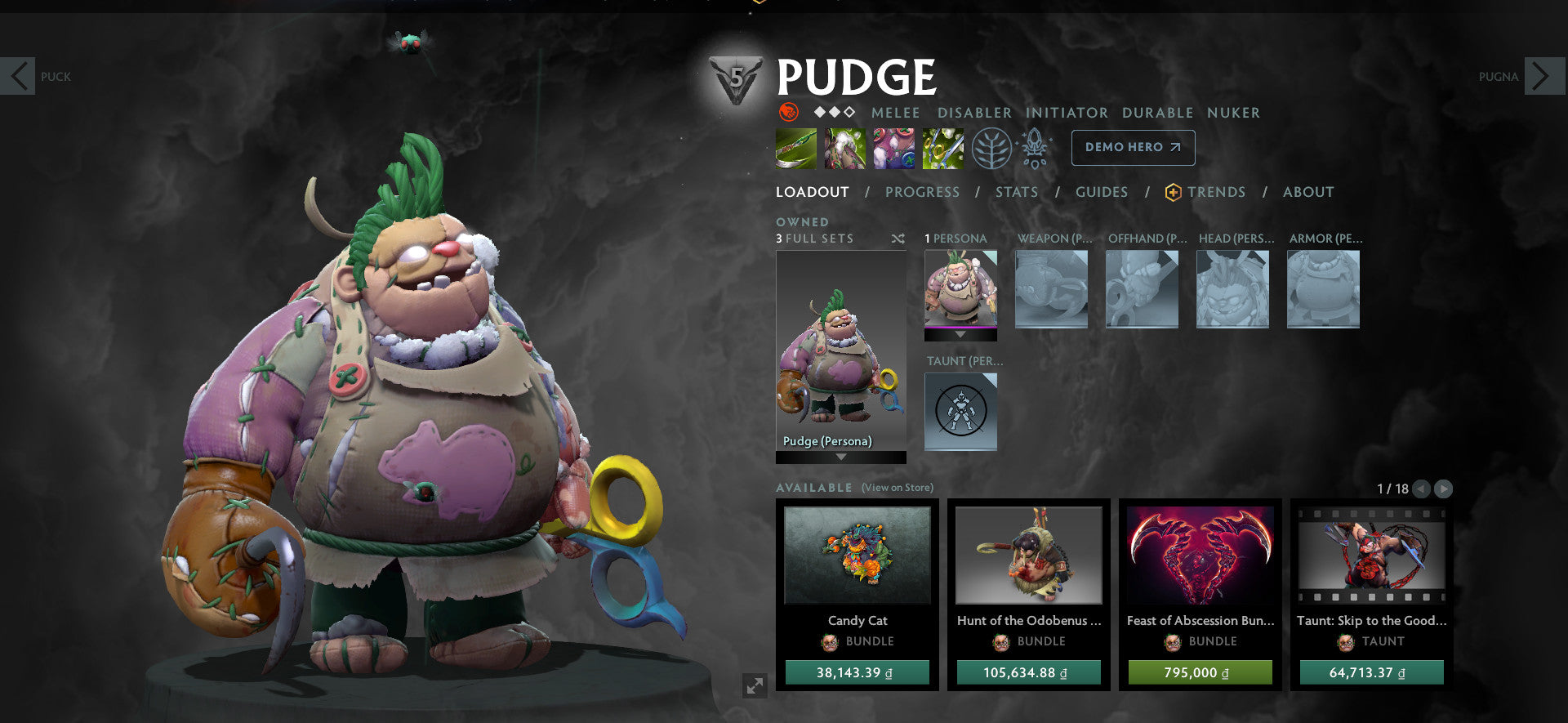Open Pudge's talent tree icon
The image size is (1568, 723).
993,148
